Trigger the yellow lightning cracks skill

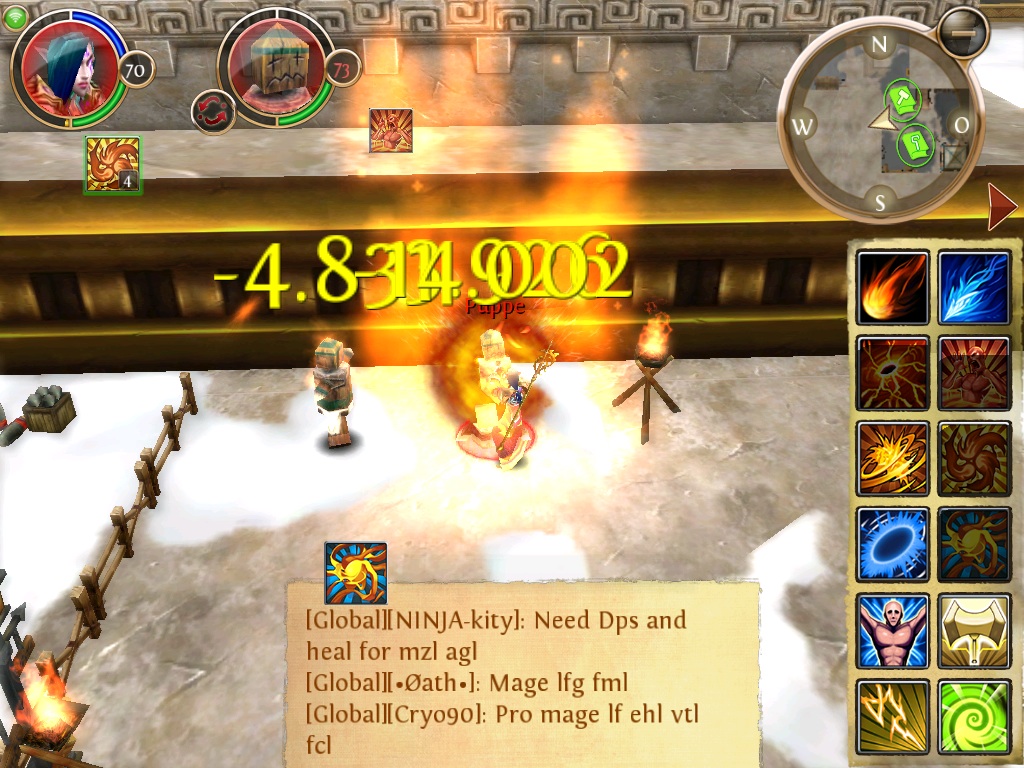(893, 716)
